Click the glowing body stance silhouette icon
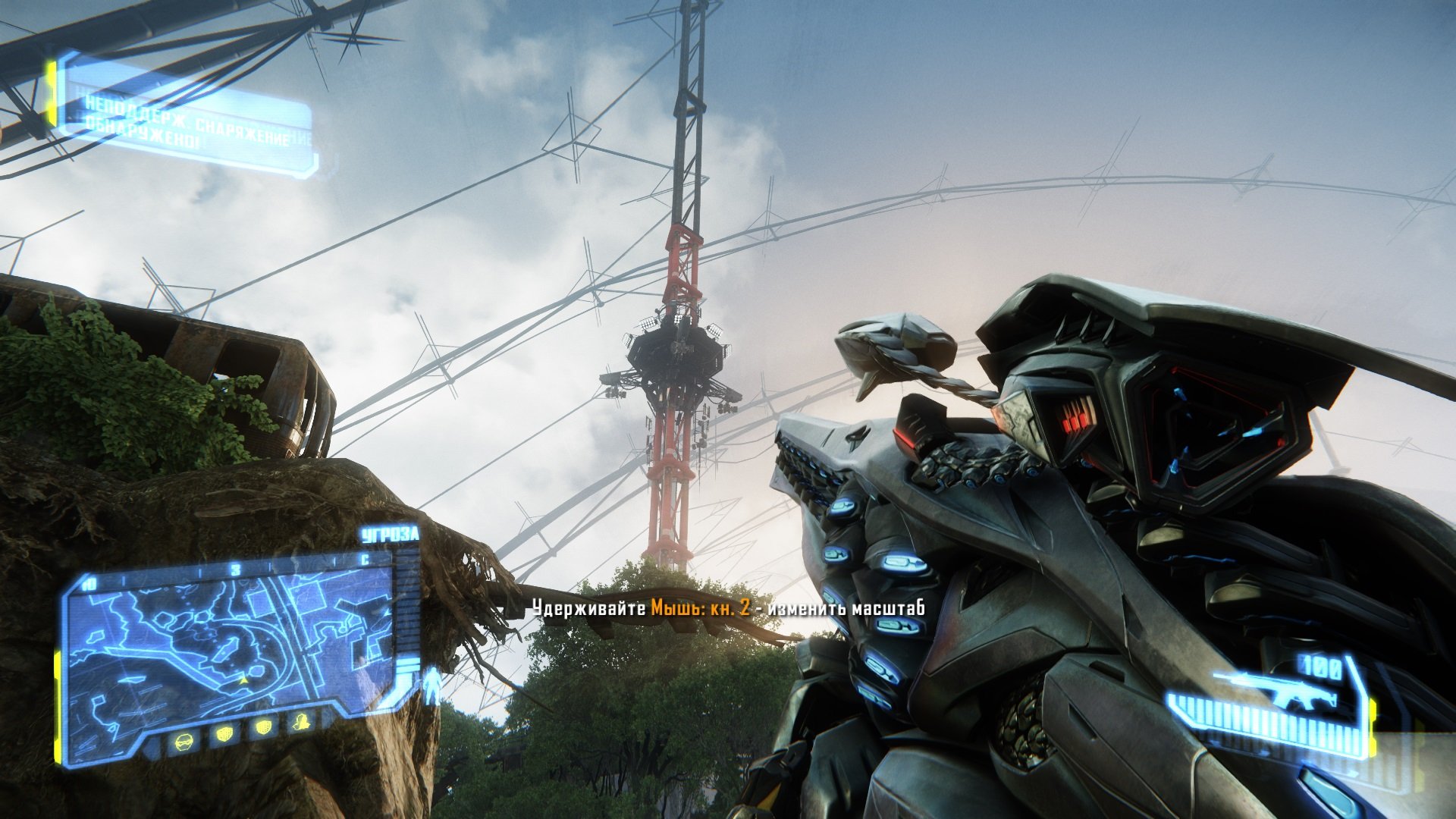The height and width of the screenshot is (819, 1456). click(433, 688)
